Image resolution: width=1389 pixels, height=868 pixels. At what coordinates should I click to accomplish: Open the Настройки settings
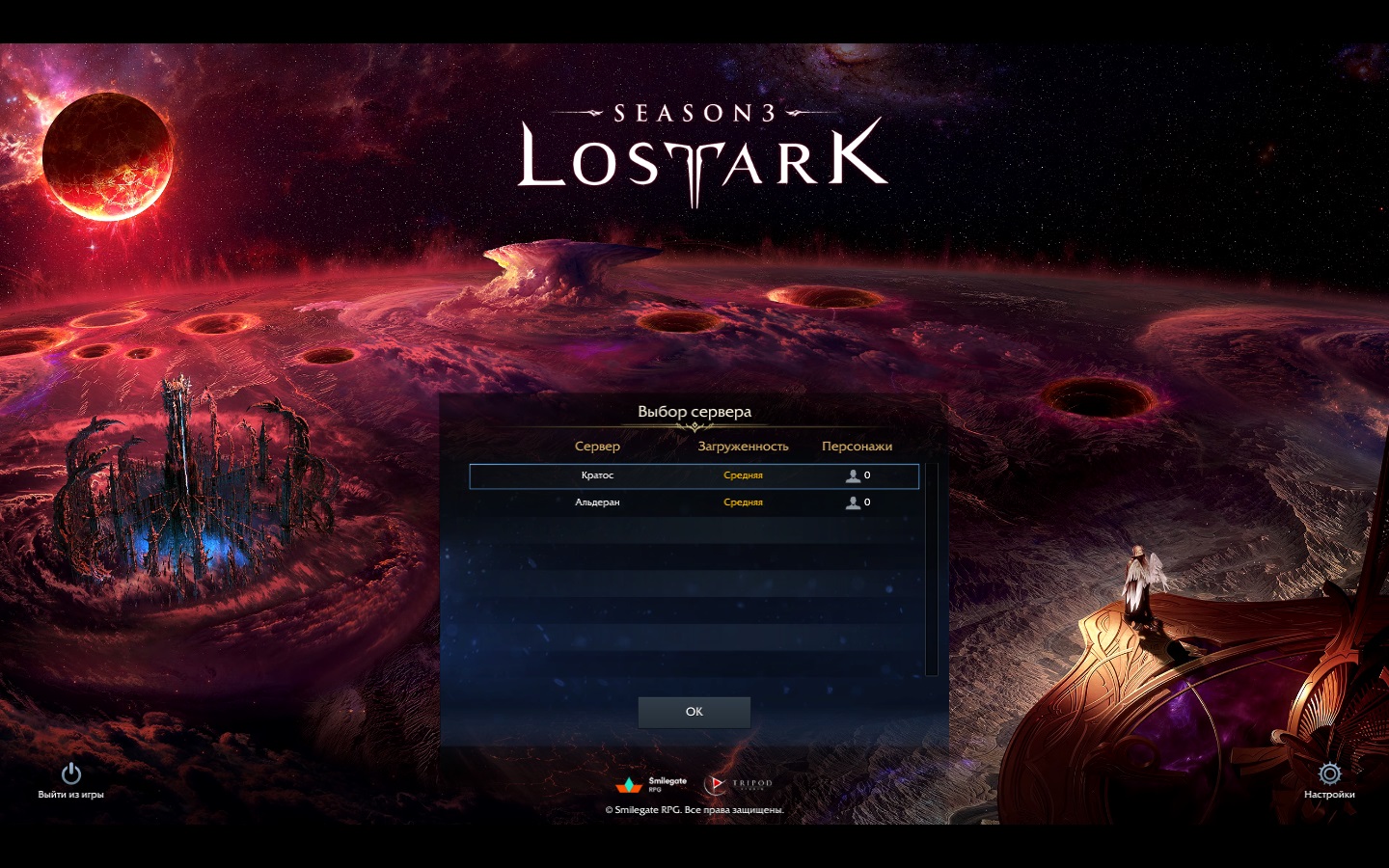tap(1329, 780)
